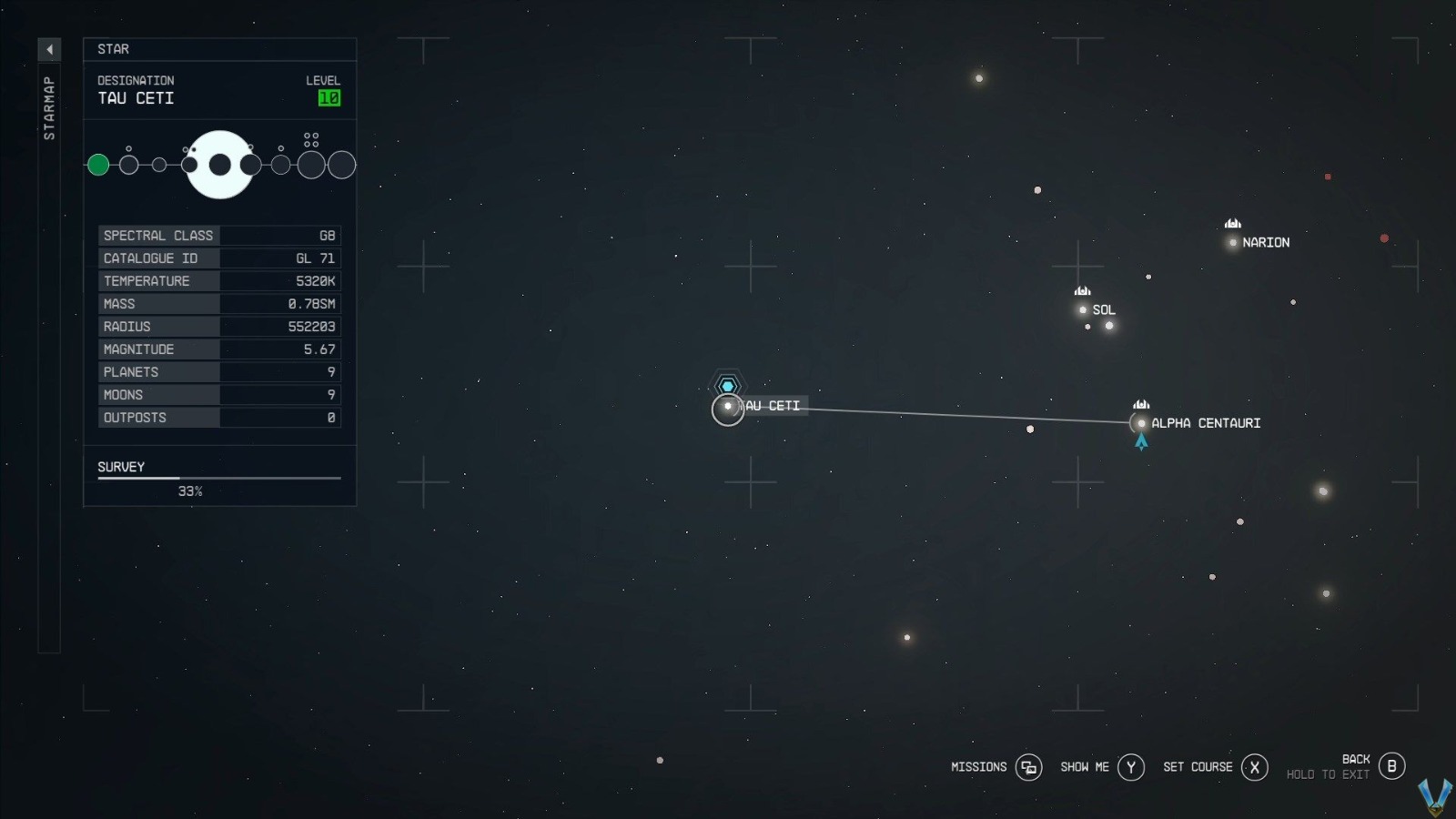Viewport: 1456px width, 819px height.
Task: Click Back to exit the starmap
Action: click(1390, 767)
